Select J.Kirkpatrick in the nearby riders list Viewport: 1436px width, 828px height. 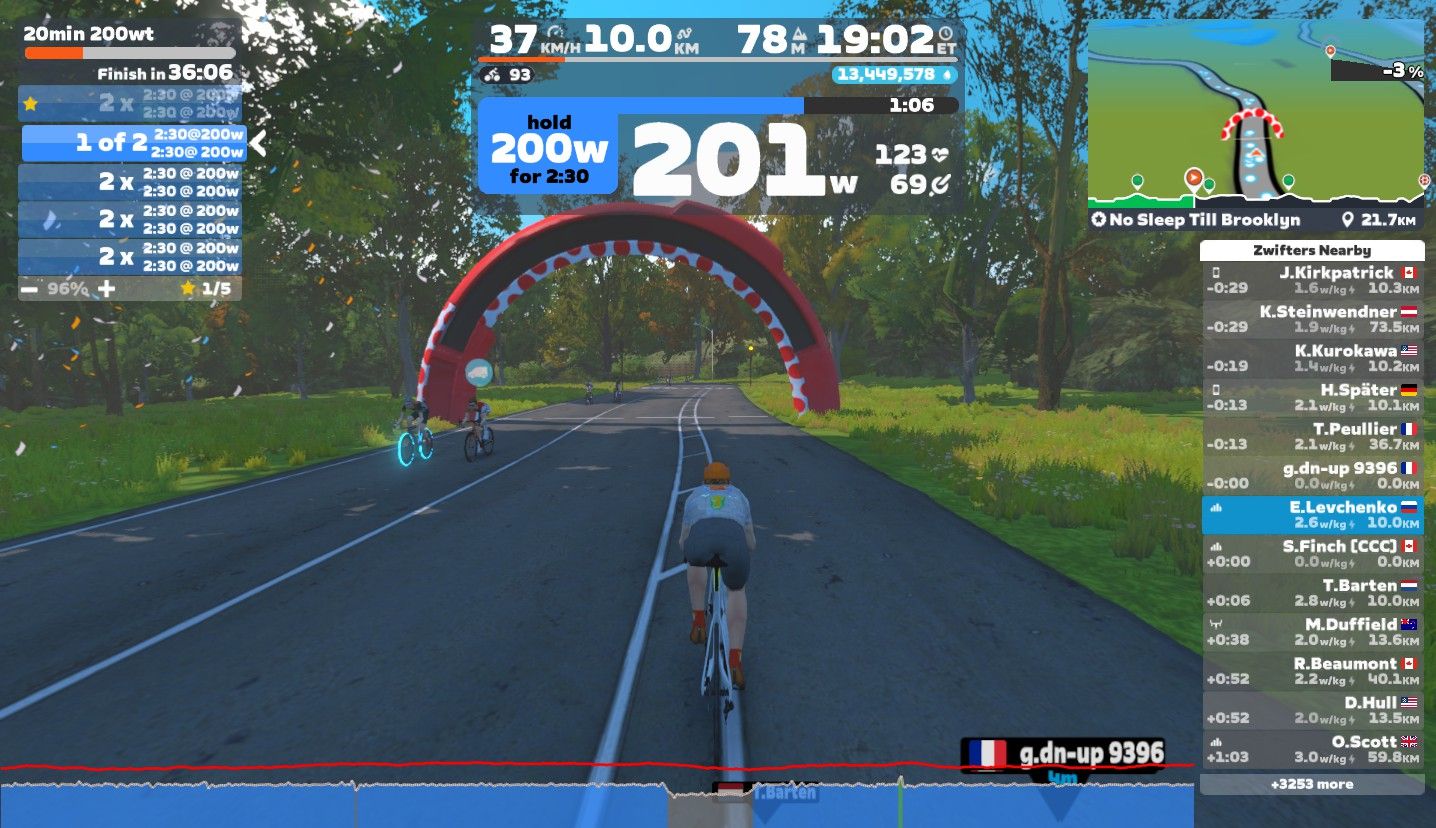1311,281
